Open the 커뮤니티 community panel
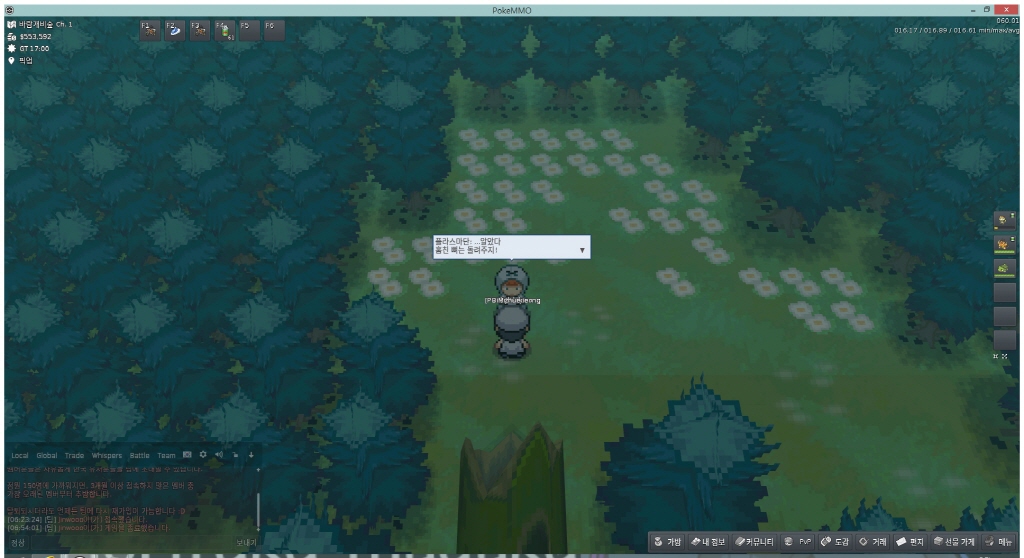Viewport: 1024px width, 558px height. [756, 542]
